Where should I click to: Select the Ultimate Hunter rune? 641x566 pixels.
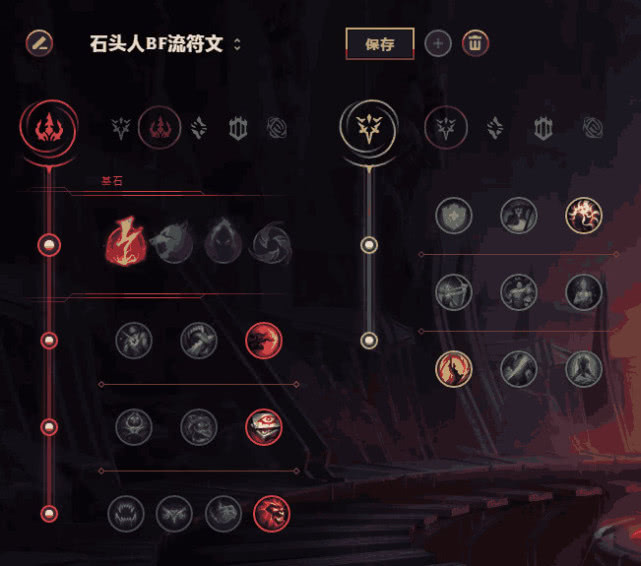coord(271,513)
